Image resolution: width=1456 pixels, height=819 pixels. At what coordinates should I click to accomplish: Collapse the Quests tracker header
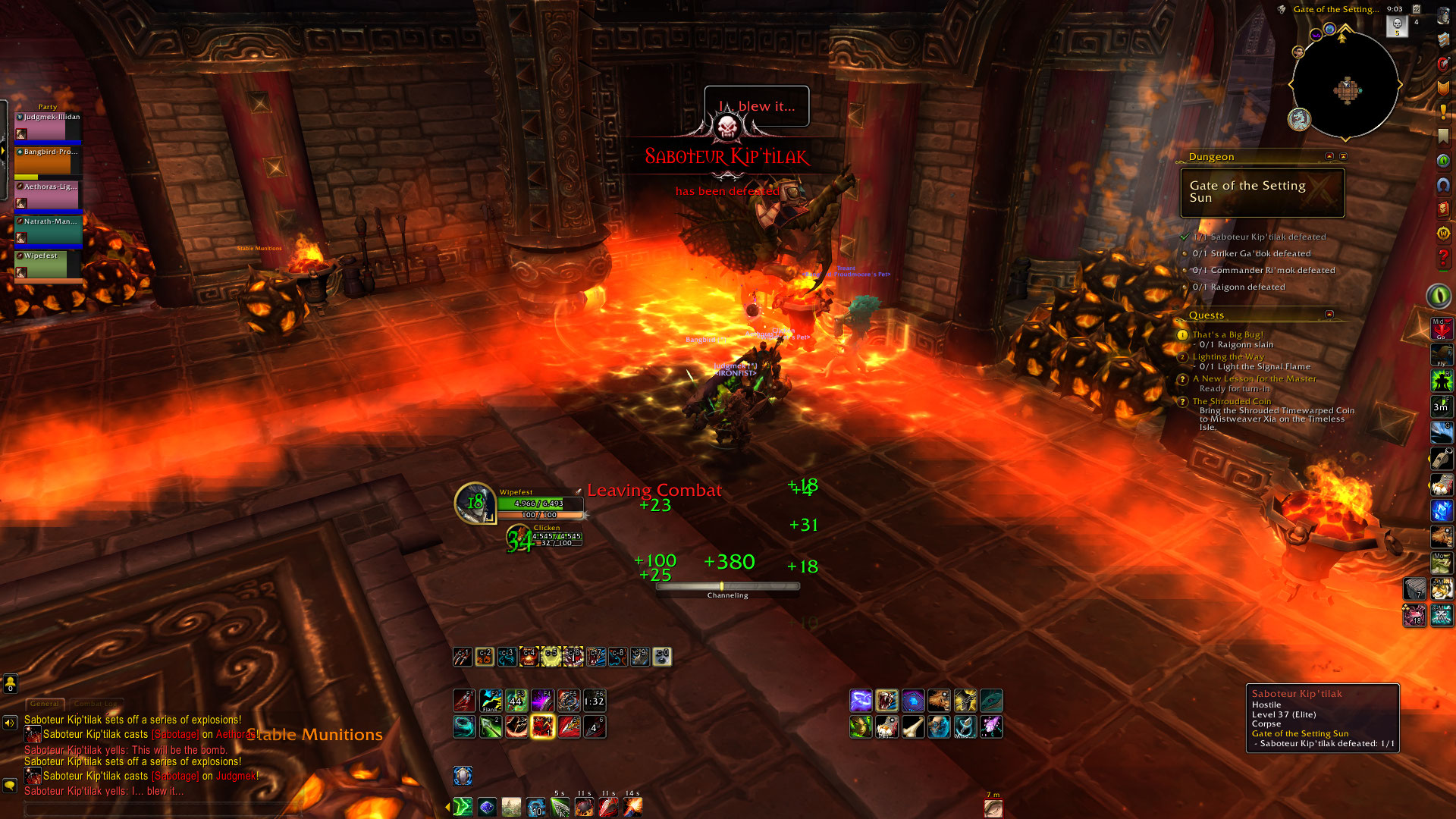pos(1329,314)
